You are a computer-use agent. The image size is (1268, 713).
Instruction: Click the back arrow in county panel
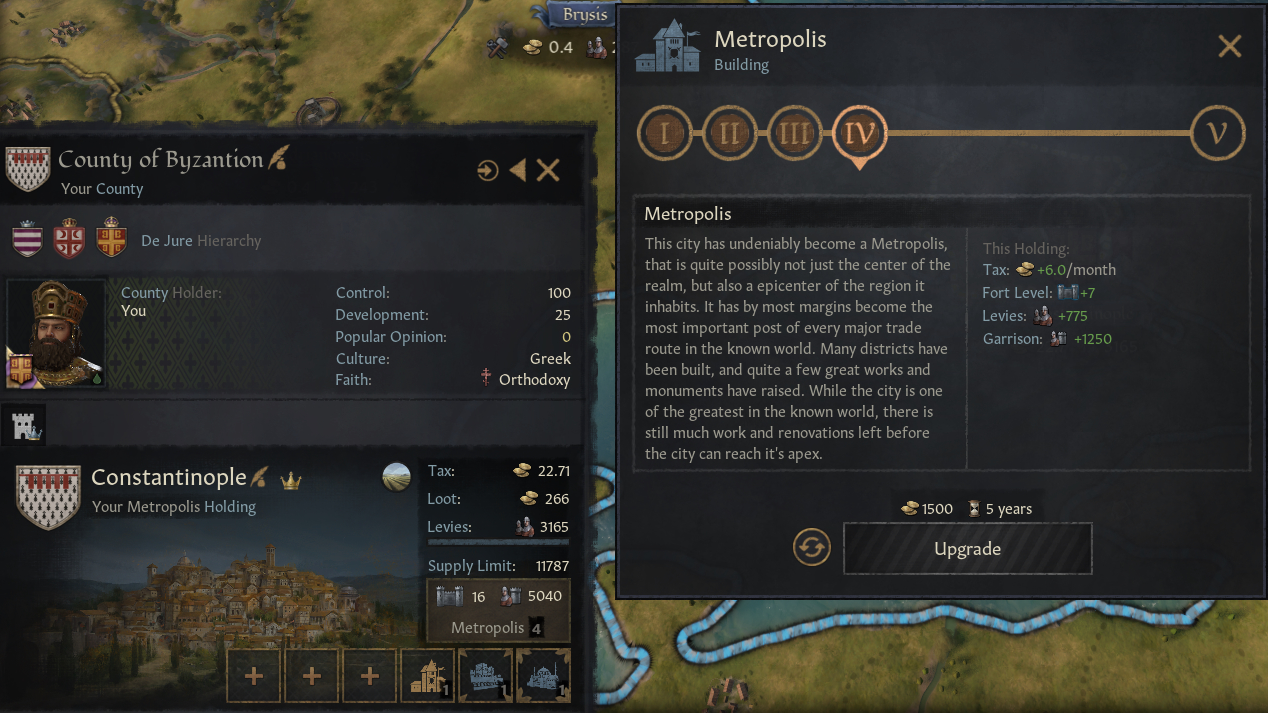coord(517,170)
